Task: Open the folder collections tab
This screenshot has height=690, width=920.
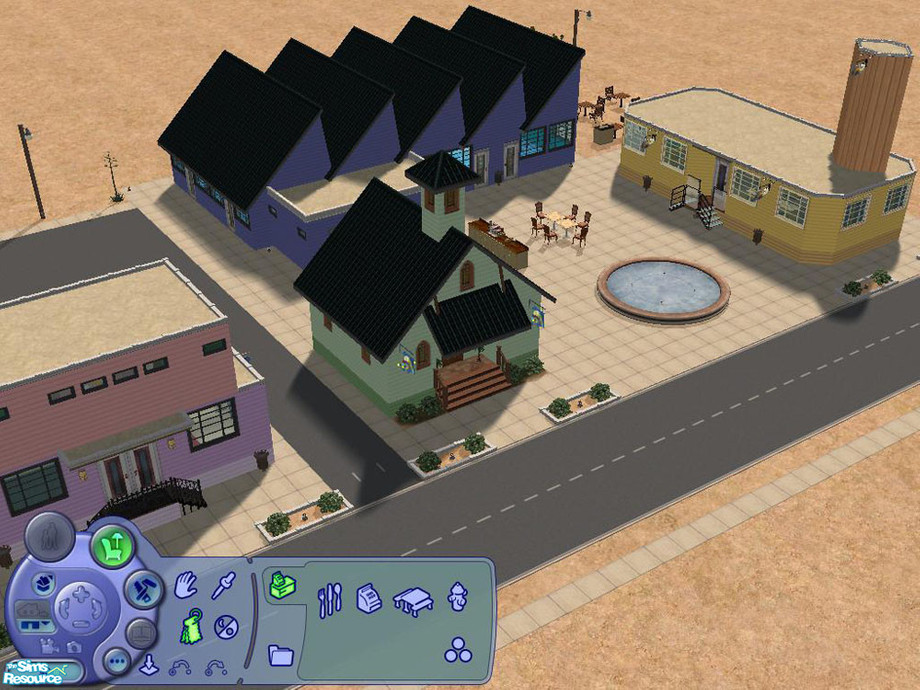Action: click(281, 655)
